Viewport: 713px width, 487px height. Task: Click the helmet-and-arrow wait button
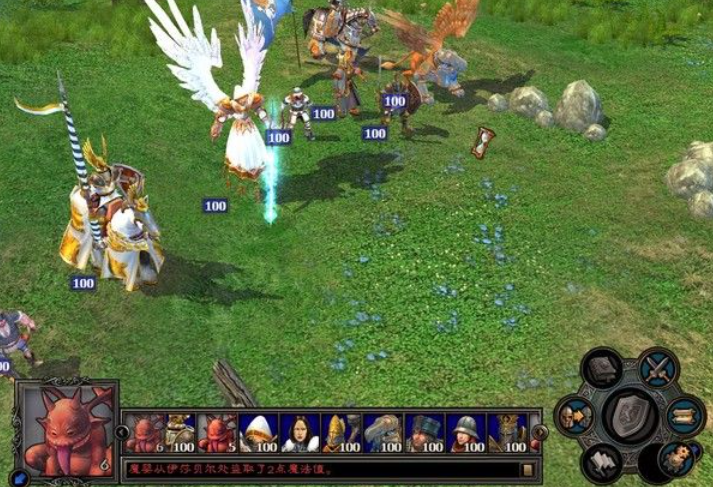pyautogui.click(x=576, y=414)
